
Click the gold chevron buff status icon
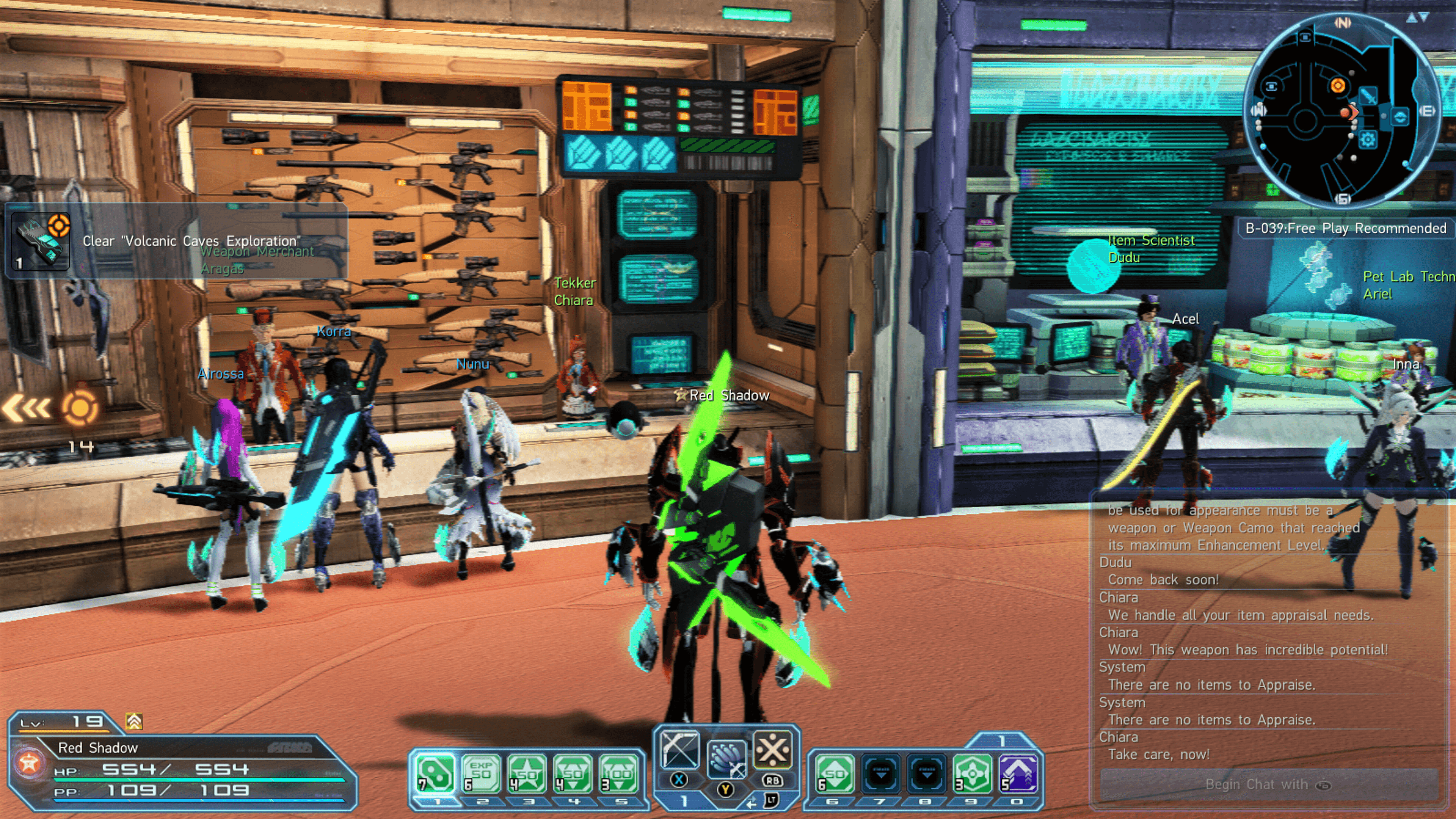click(134, 721)
